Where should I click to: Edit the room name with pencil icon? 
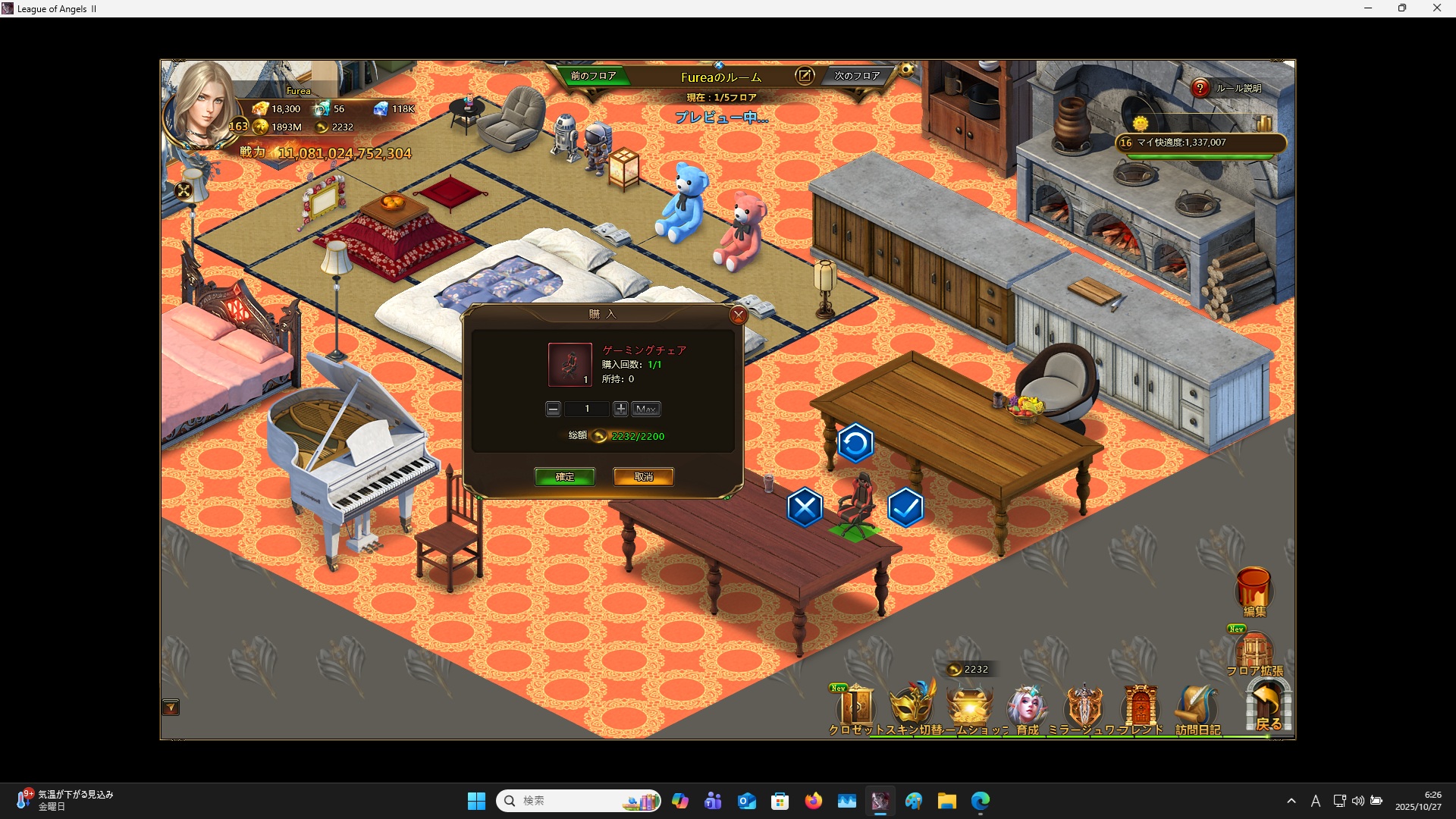click(804, 76)
